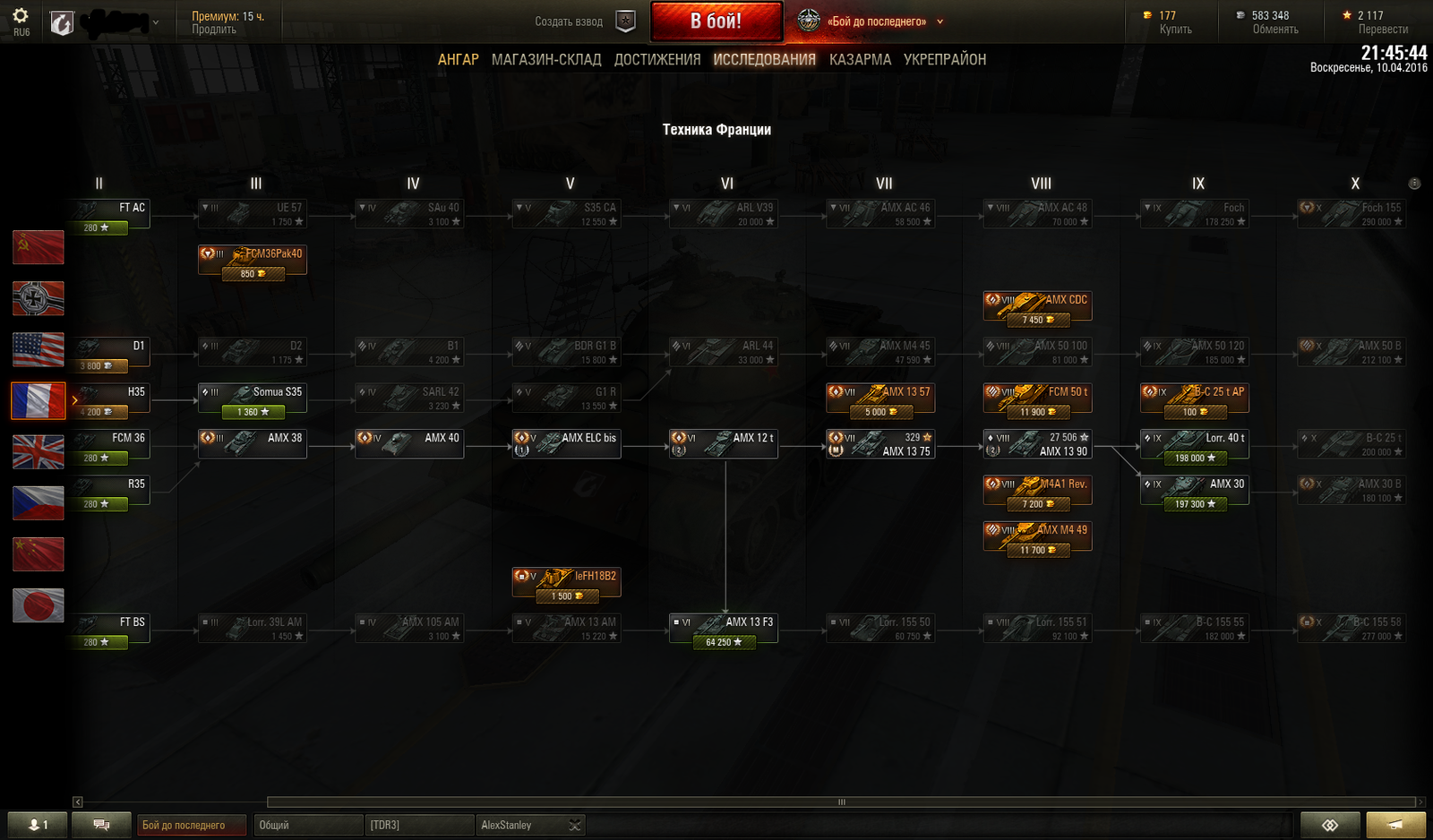
Task: Show the USA tech tree flag
Action: (39, 349)
